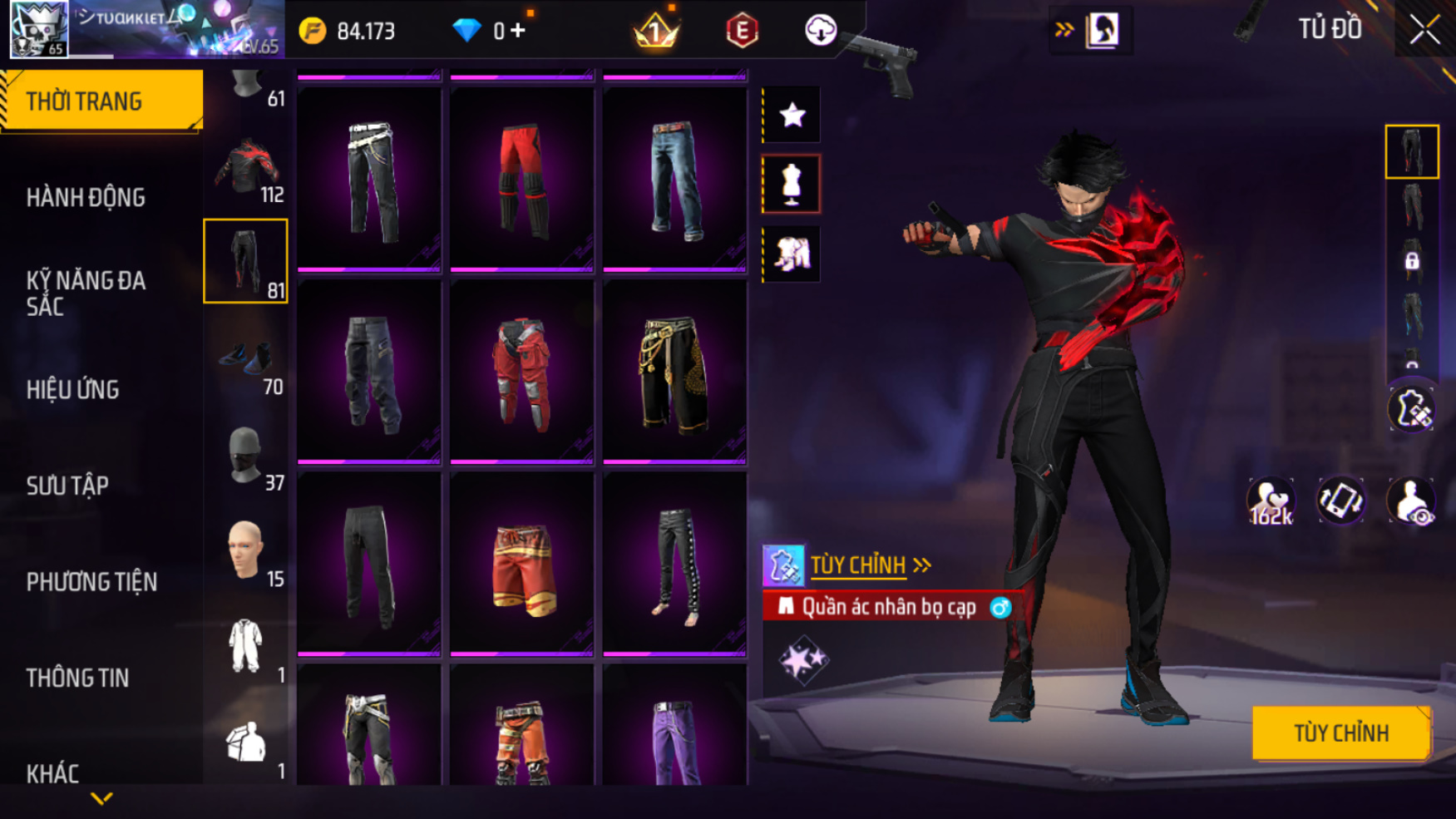
Task: Pick the blue jeans pants item
Action: pos(674,179)
